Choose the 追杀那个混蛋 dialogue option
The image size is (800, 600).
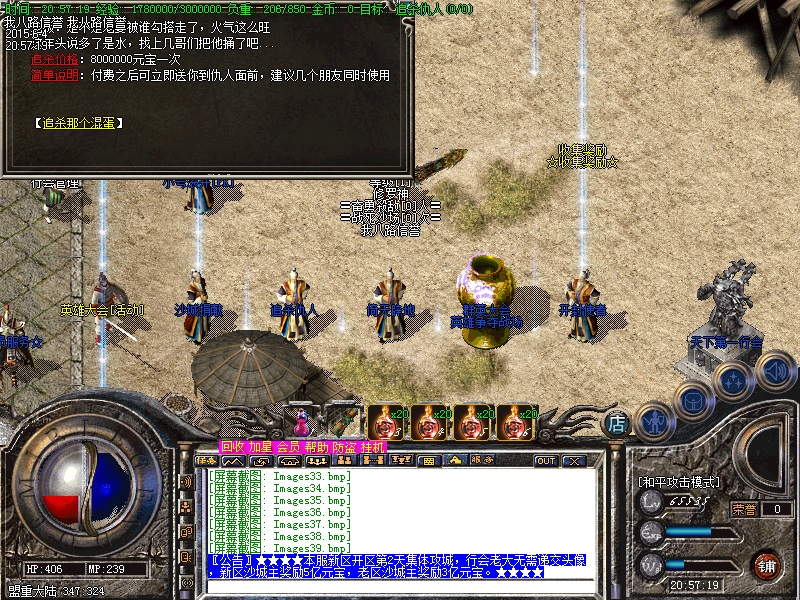(x=77, y=123)
